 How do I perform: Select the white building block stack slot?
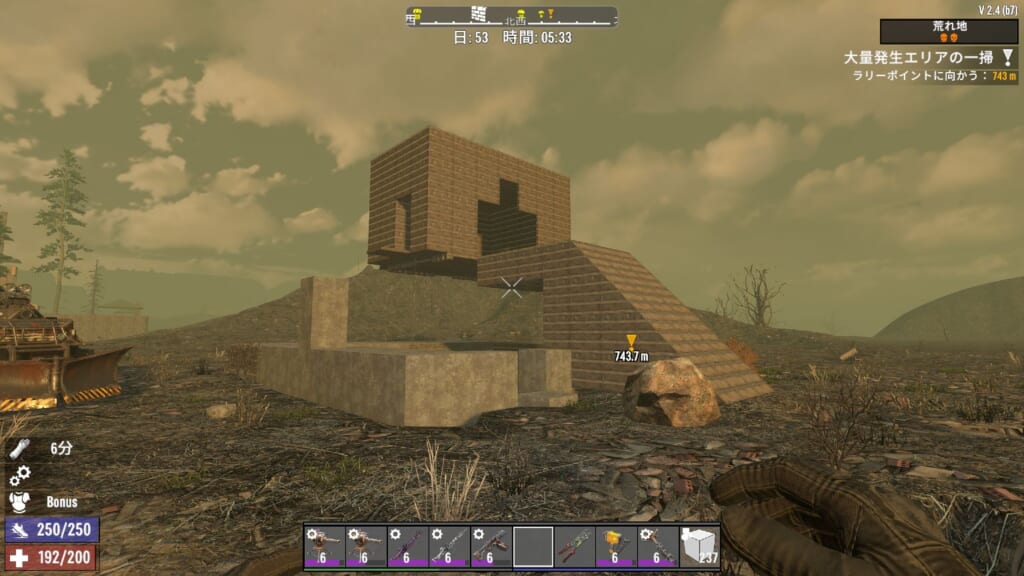pos(699,547)
